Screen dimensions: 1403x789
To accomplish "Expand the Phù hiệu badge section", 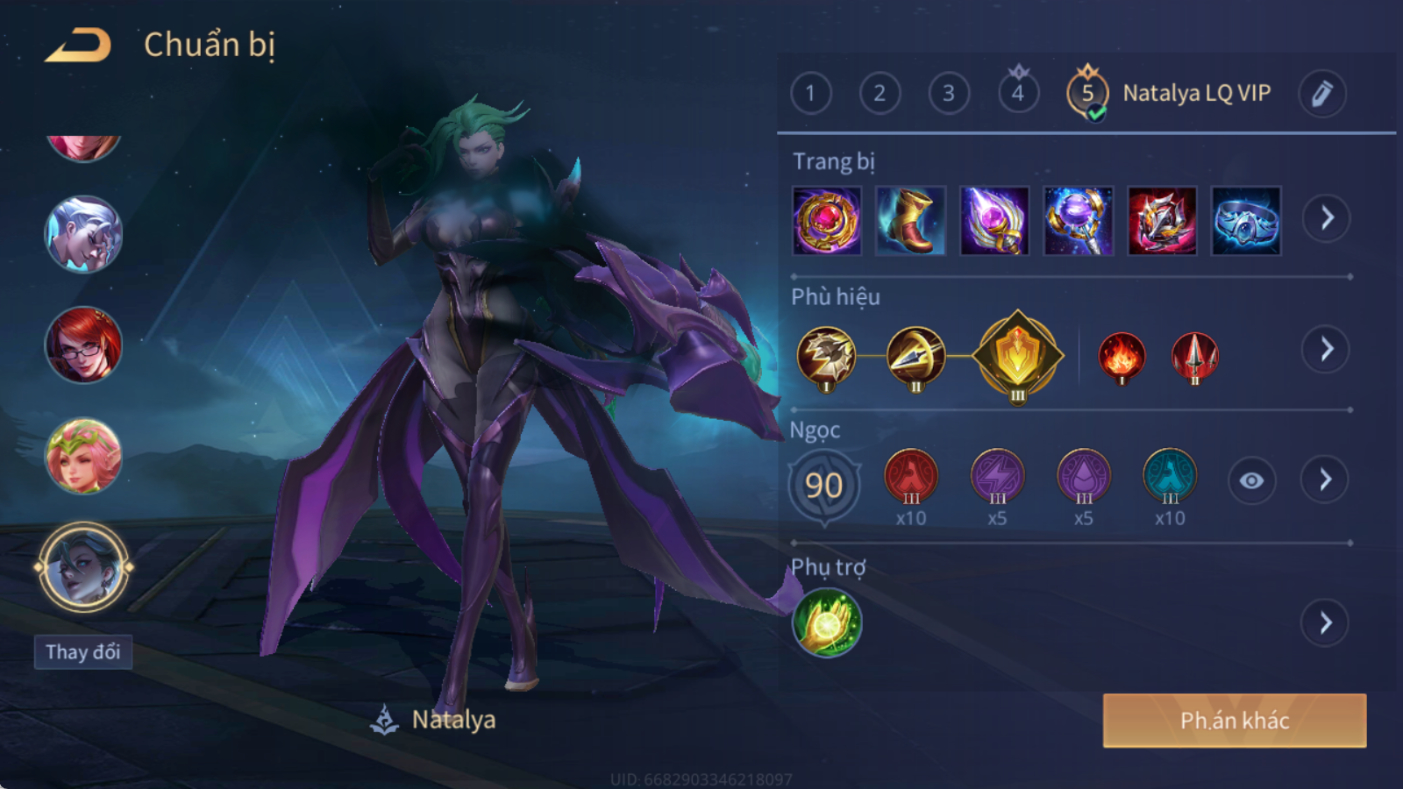I will pyautogui.click(x=1326, y=349).
